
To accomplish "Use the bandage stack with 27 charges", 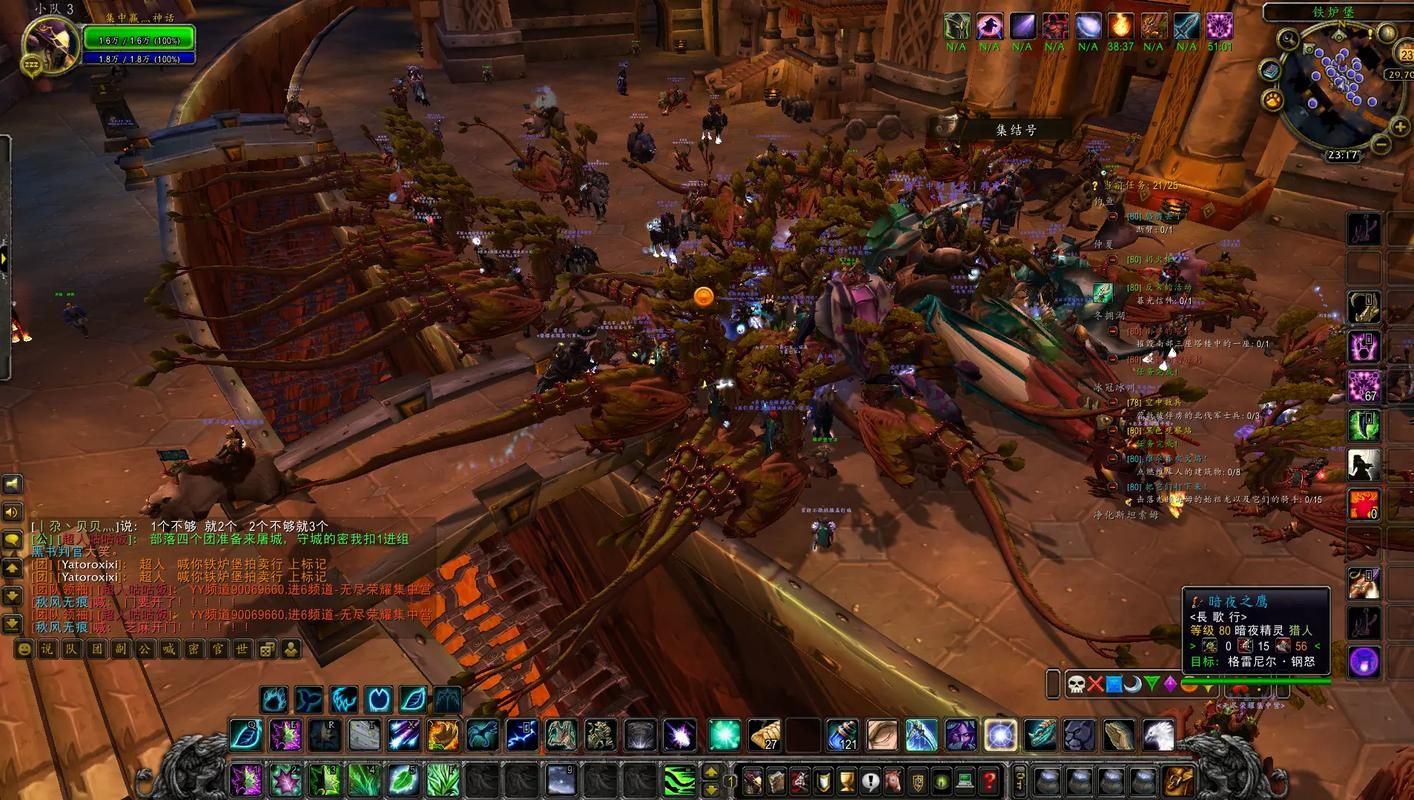I will point(765,735).
